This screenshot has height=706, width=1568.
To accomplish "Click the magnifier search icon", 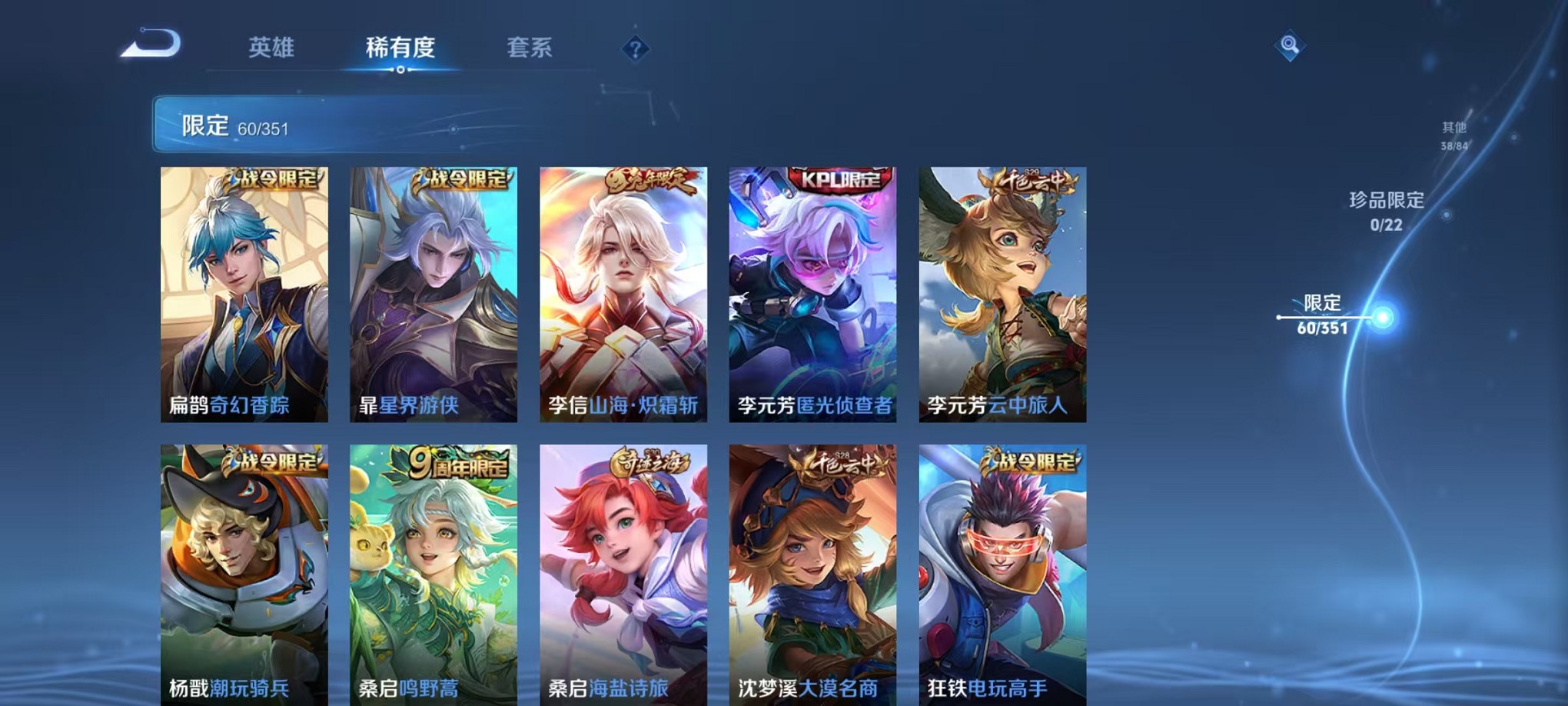I will coord(1291,46).
